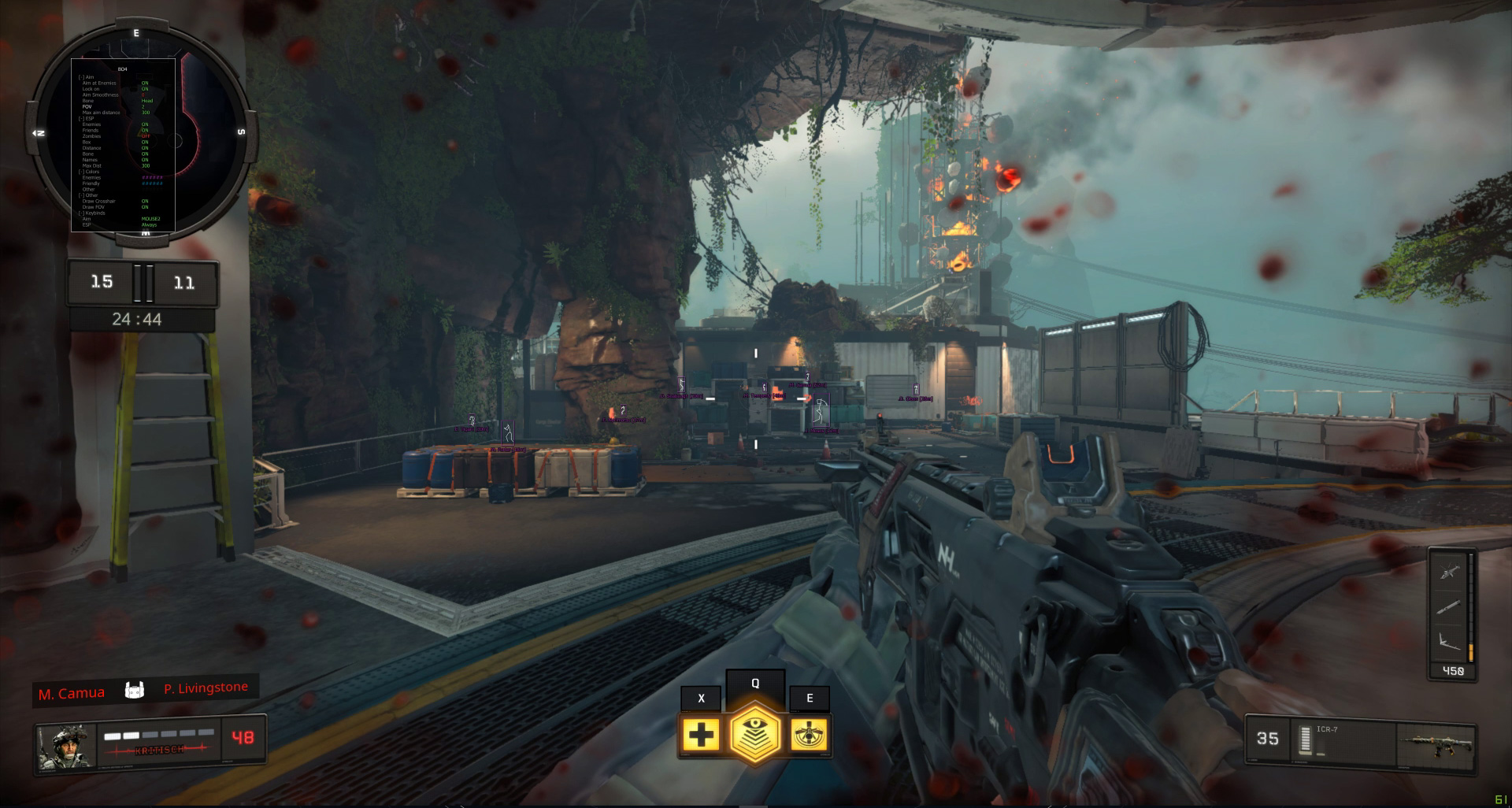Toggle Zombies ESP from OFF to ON
The image size is (1512, 808).
click(x=146, y=136)
